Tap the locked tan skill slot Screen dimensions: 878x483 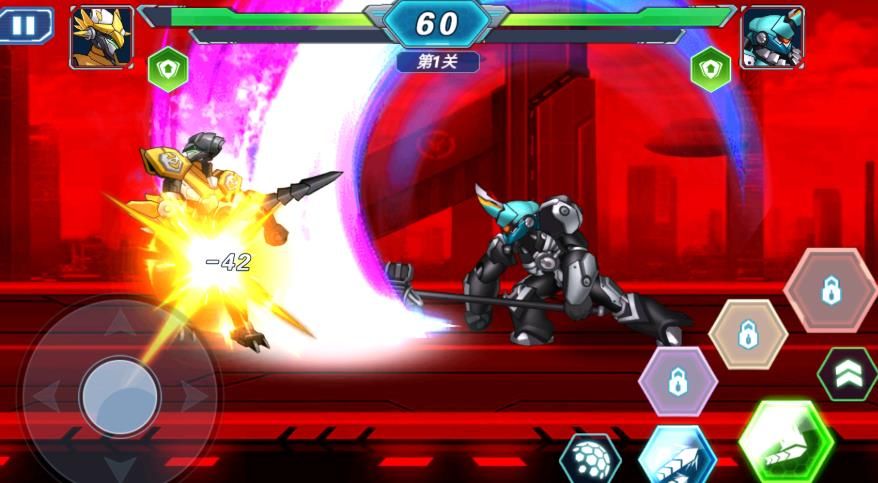[748, 334]
